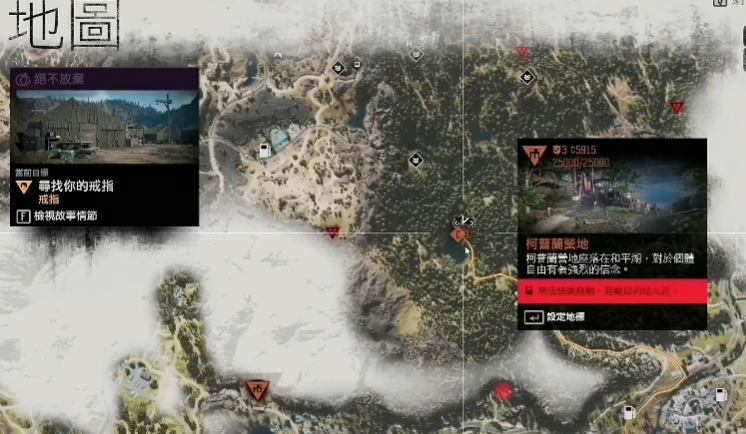746x434 pixels.
Task: Click the glowing red circle marker on the map
Action: [x=504, y=390]
